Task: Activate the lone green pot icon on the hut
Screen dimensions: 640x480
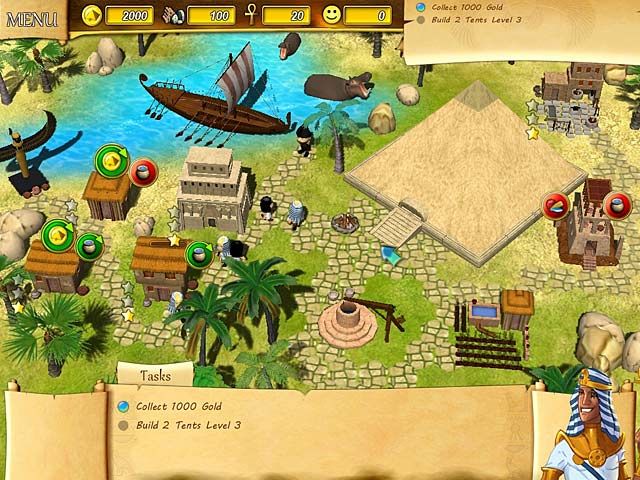Action: [x=199, y=252]
